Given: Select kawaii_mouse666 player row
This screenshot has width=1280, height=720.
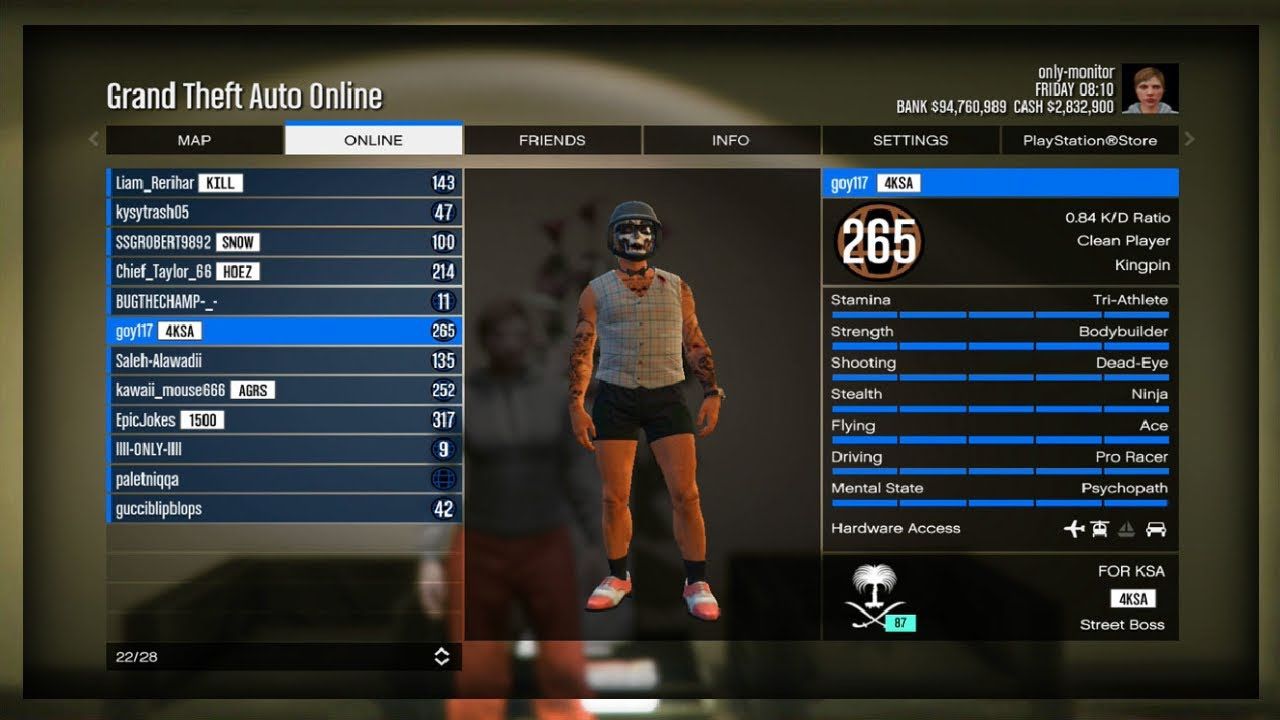Looking at the screenshot, I should (x=284, y=390).
